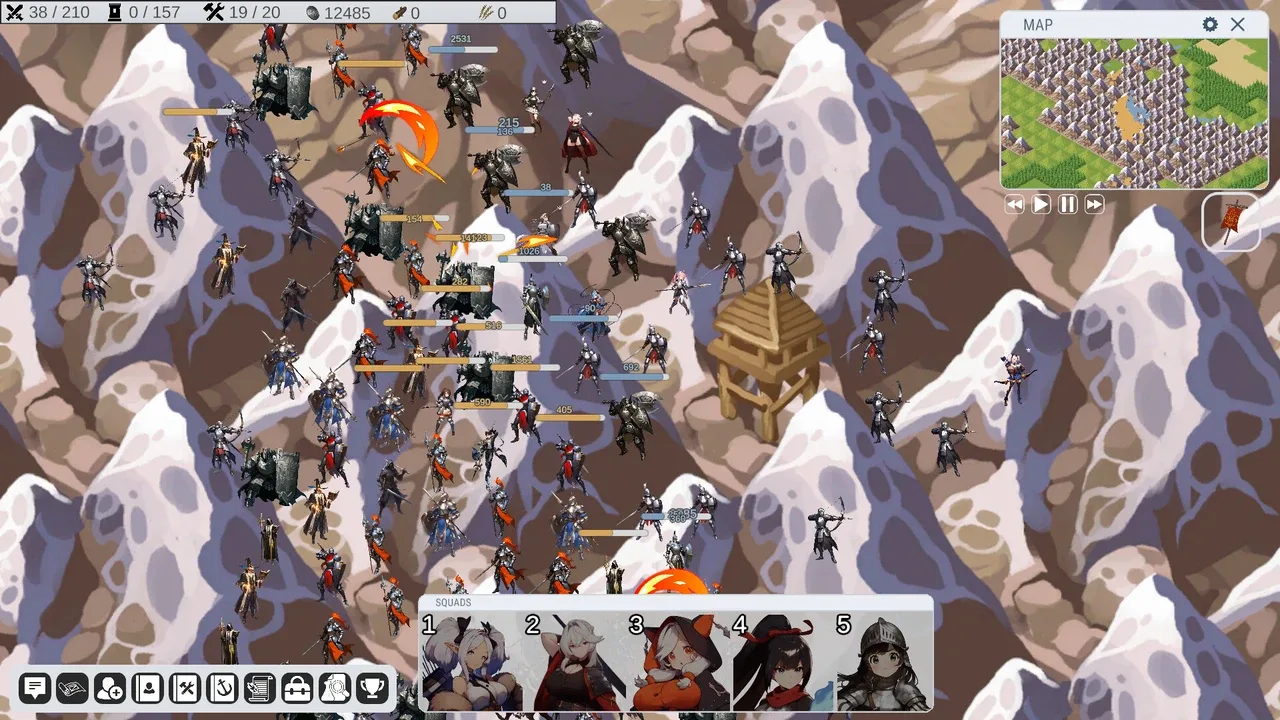
Task: Select squad 3 with the orange-hooded girl
Action: [680, 660]
